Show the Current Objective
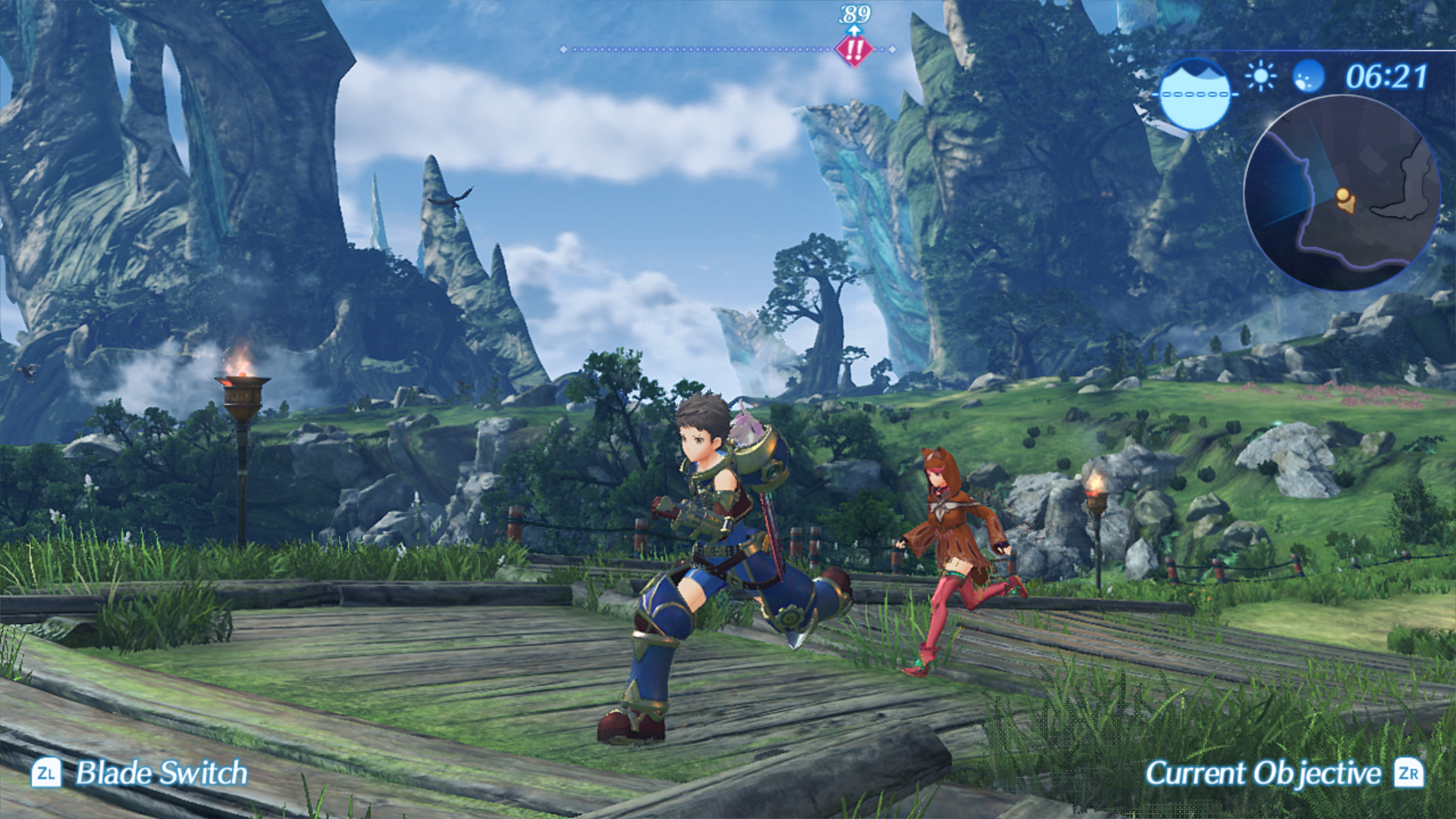Viewport: 1456px width, 819px height. click(x=1263, y=773)
